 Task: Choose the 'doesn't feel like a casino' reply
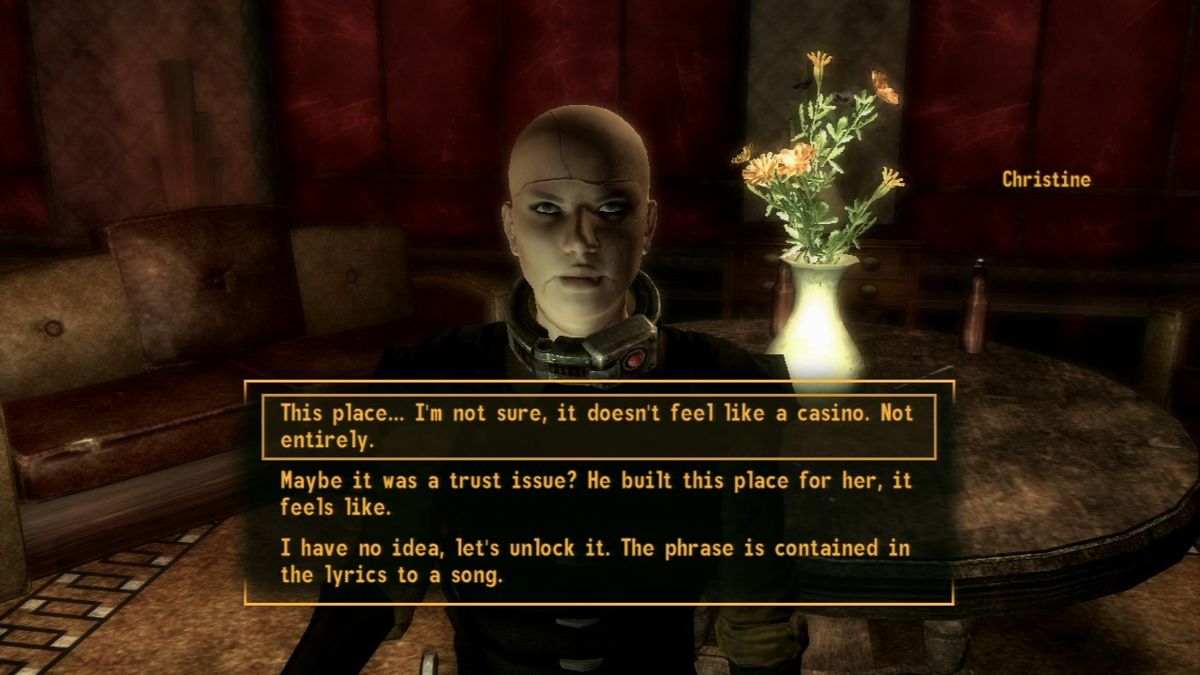point(597,426)
